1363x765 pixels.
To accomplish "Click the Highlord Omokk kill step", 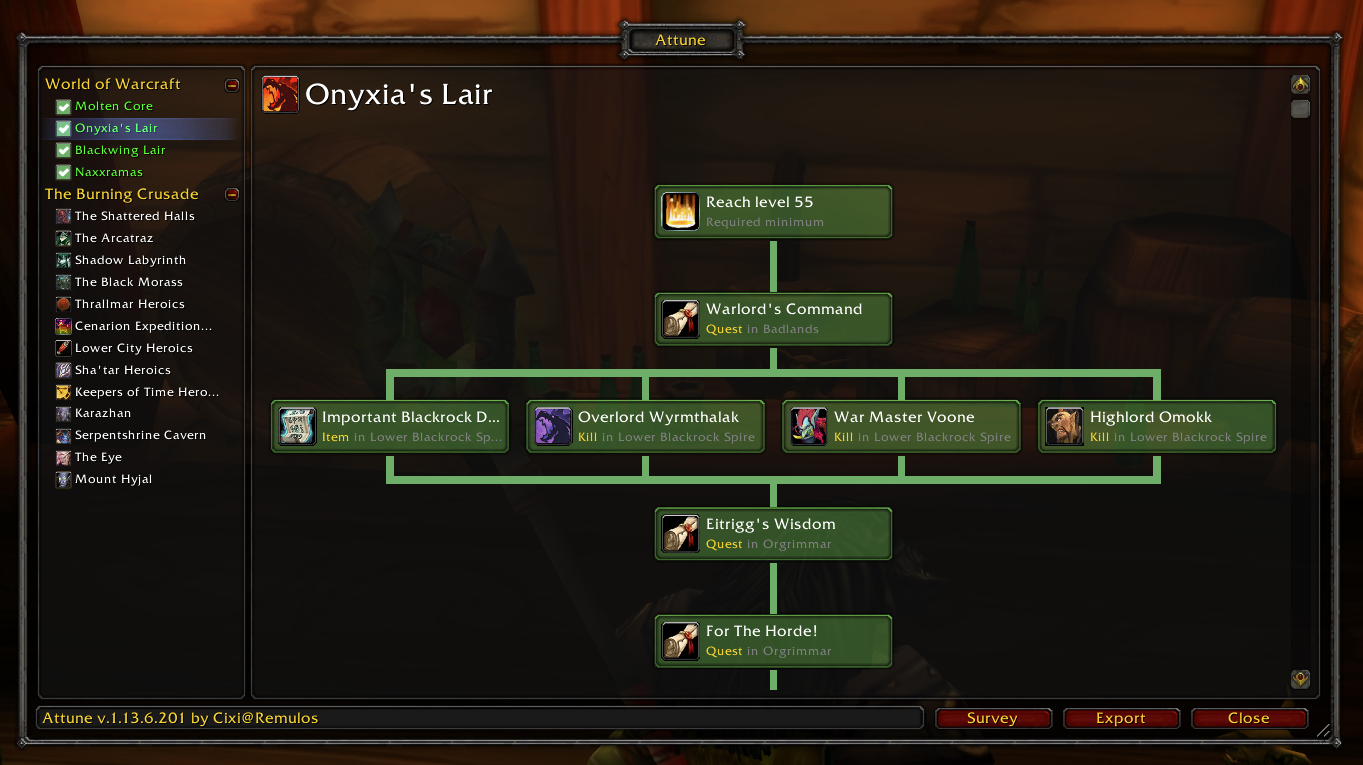I will pos(1157,427).
